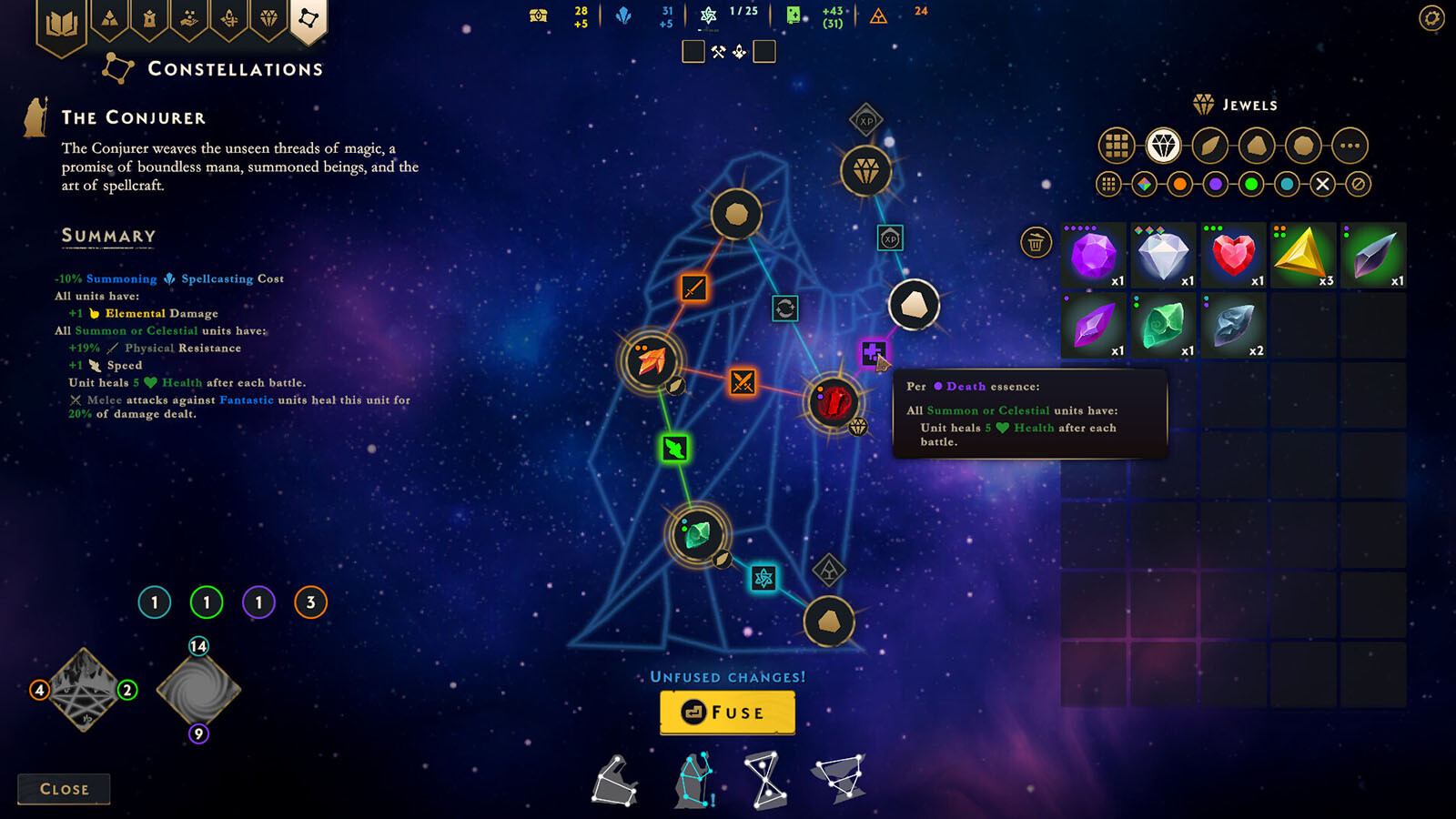Select the yellow triangle jewel stack
1456x819 pixels.
pyautogui.click(x=1302, y=255)
